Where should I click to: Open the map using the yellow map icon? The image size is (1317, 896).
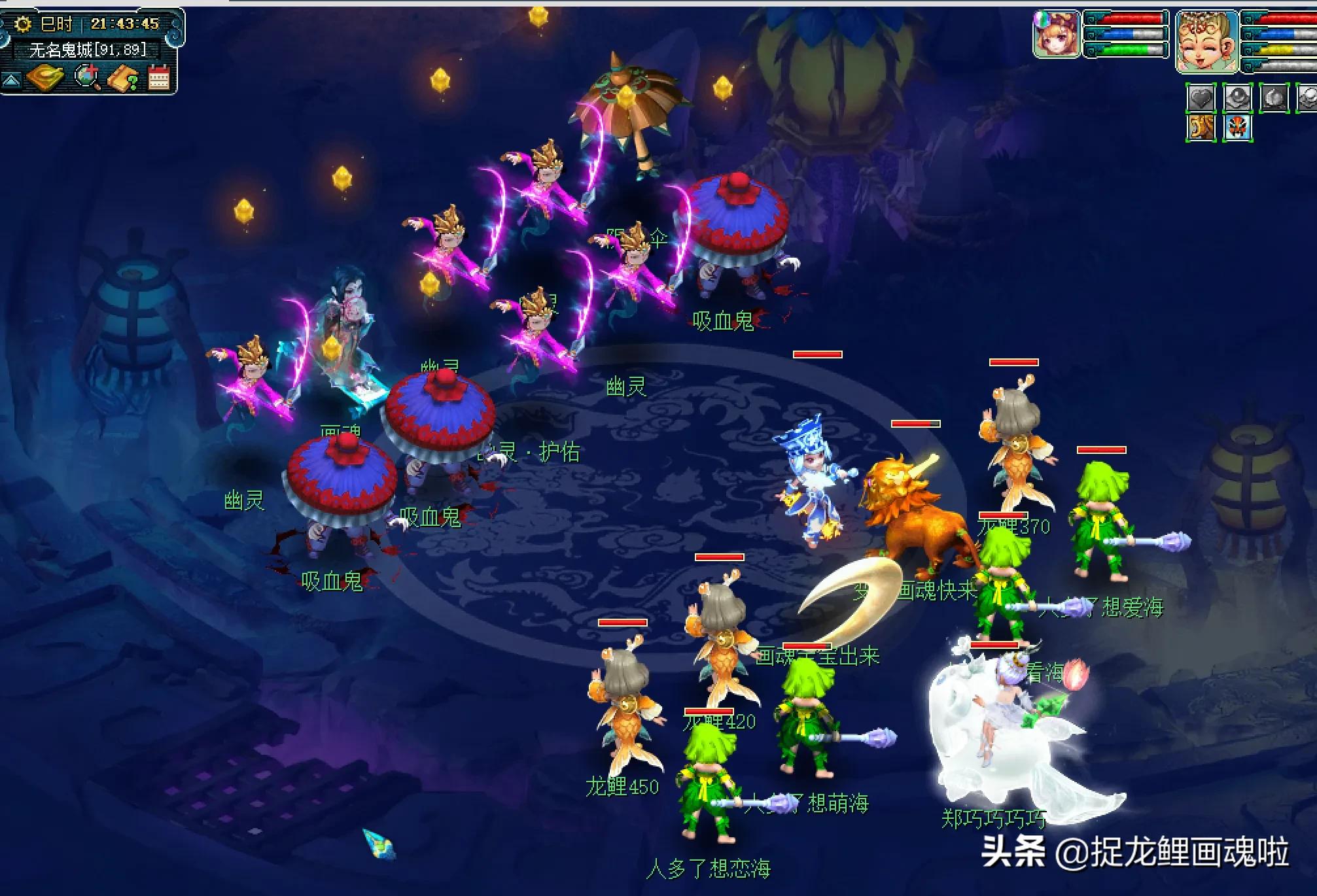click(x=44, y=78)
